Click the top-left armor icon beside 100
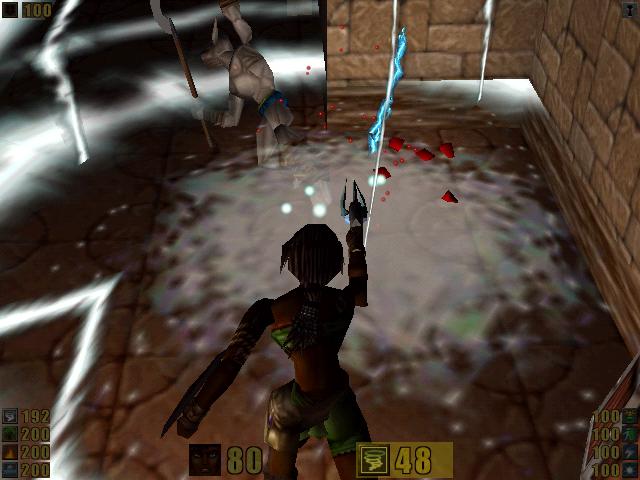Viewport: 640px width, 480px height. pyautogui.click(x=9, y=9)
